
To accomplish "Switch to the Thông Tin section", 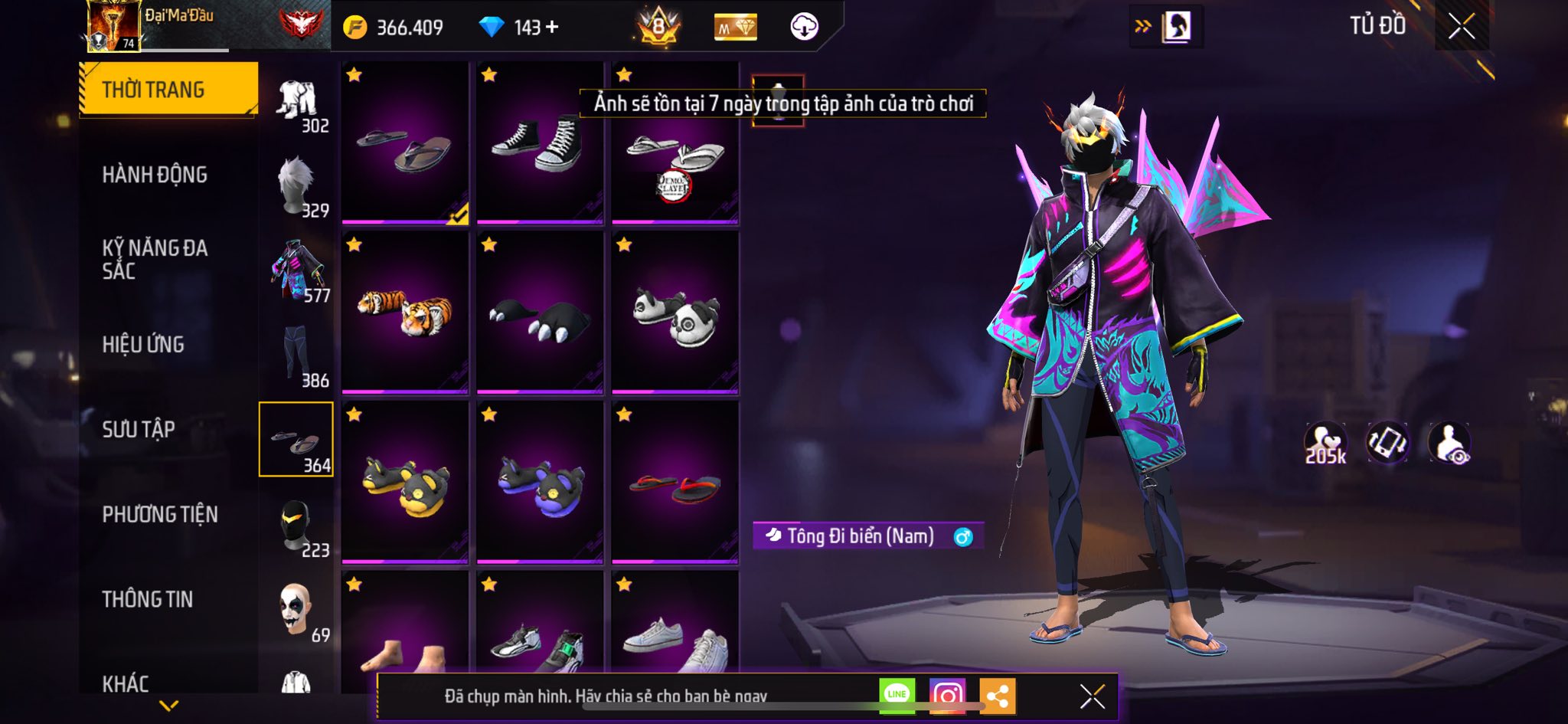I will (148, 599).
